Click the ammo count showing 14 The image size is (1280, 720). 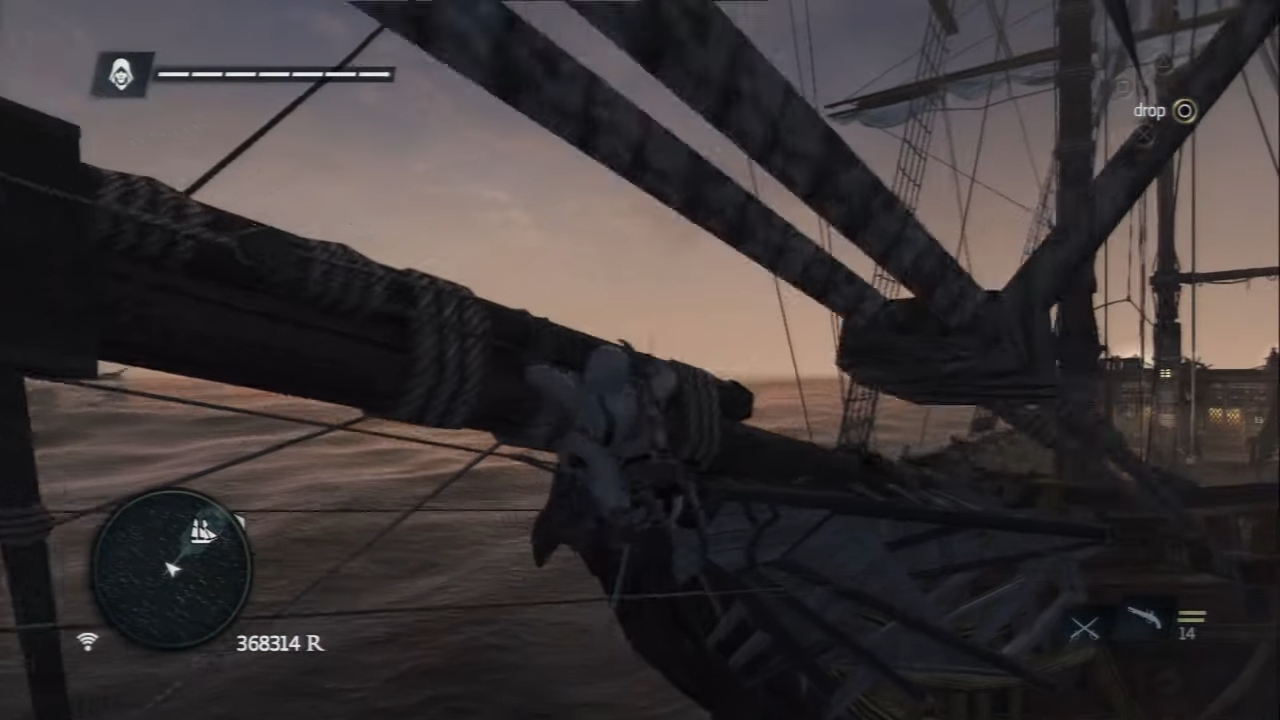1188,633
